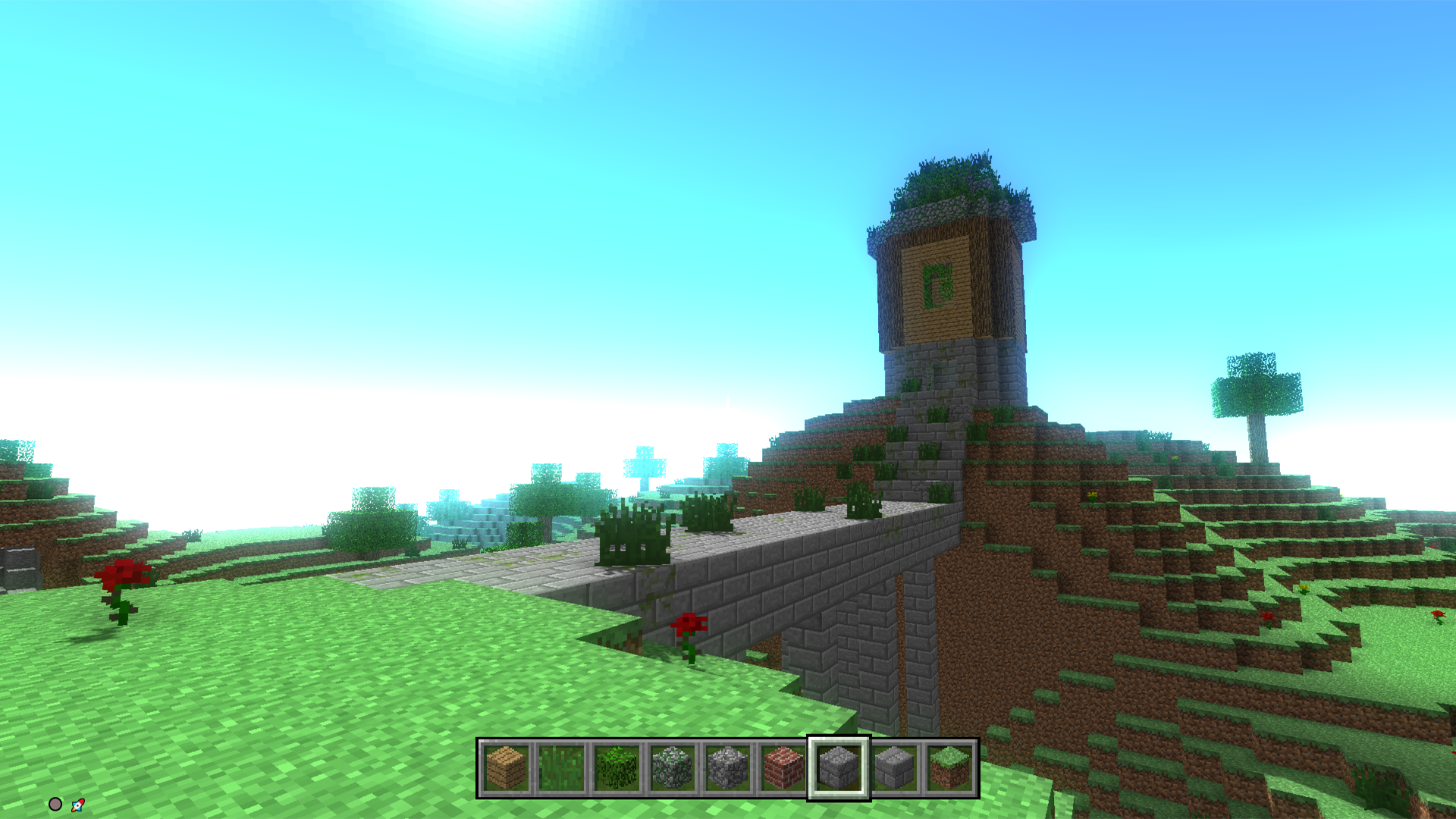This screenshot has width=1456, height=819.
Task: Click the rocket icon near the bottom-left corner
Action: (76, 805)
